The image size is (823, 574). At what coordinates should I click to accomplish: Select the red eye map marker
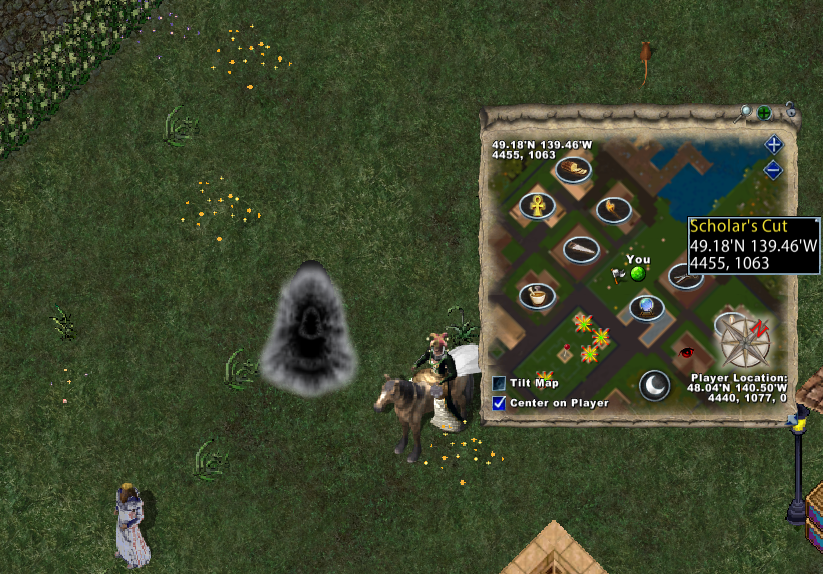pos(686,352)
